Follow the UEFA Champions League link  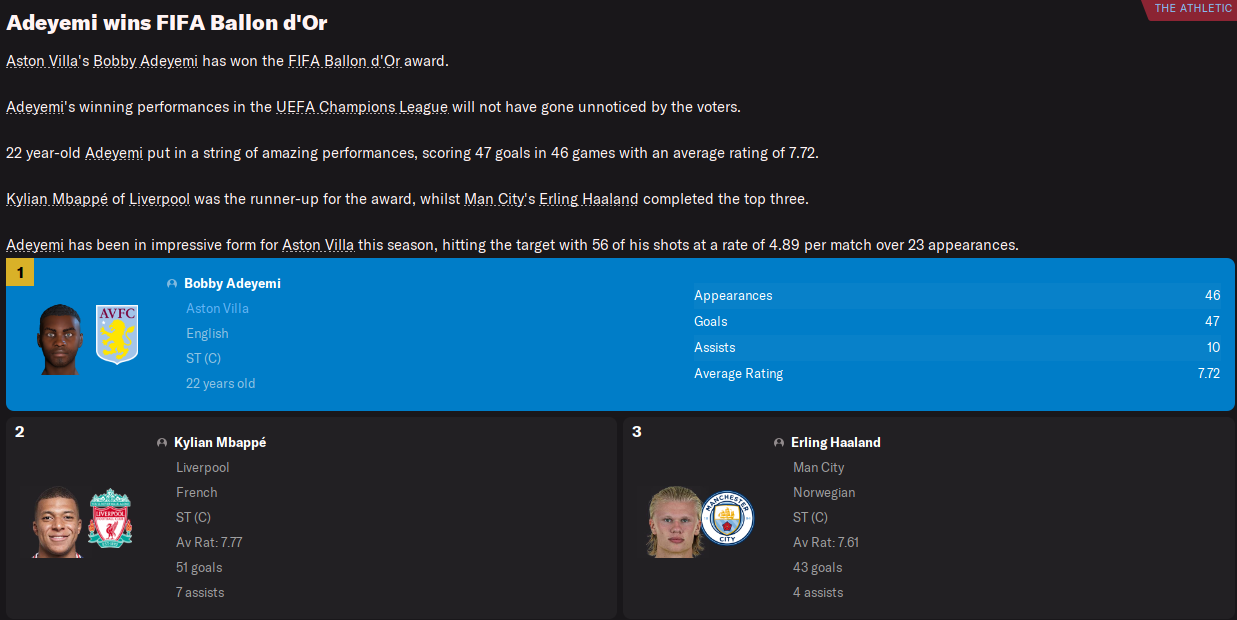361,107
